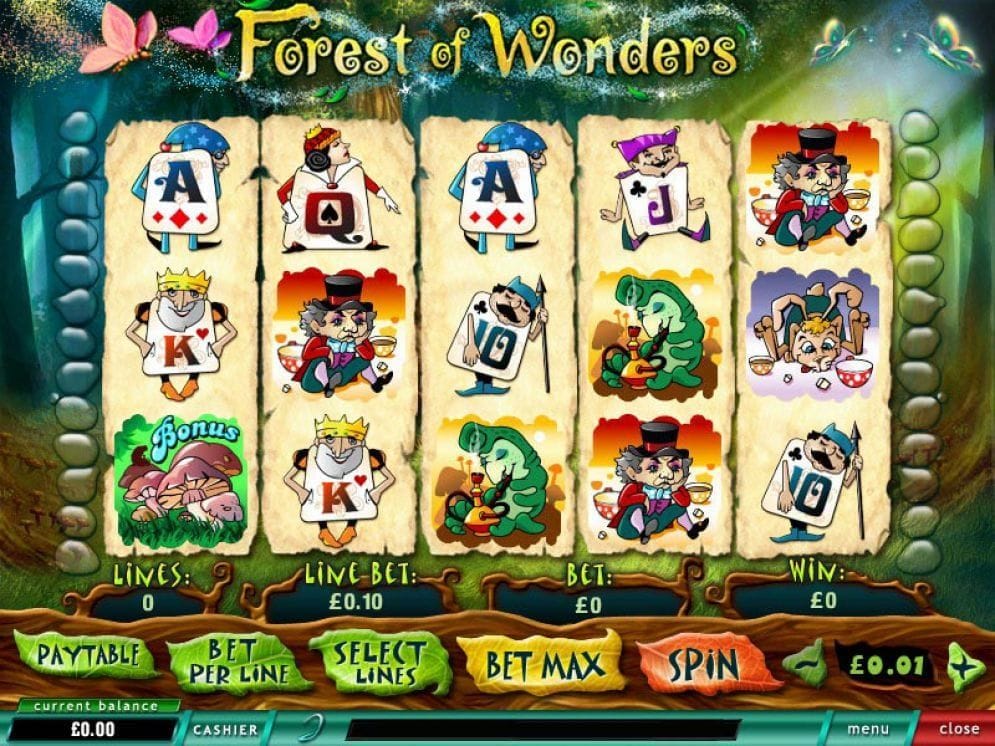
Task: Spin the reels with the Spin button
Action: pyautogui.click(x=703, y=664)
